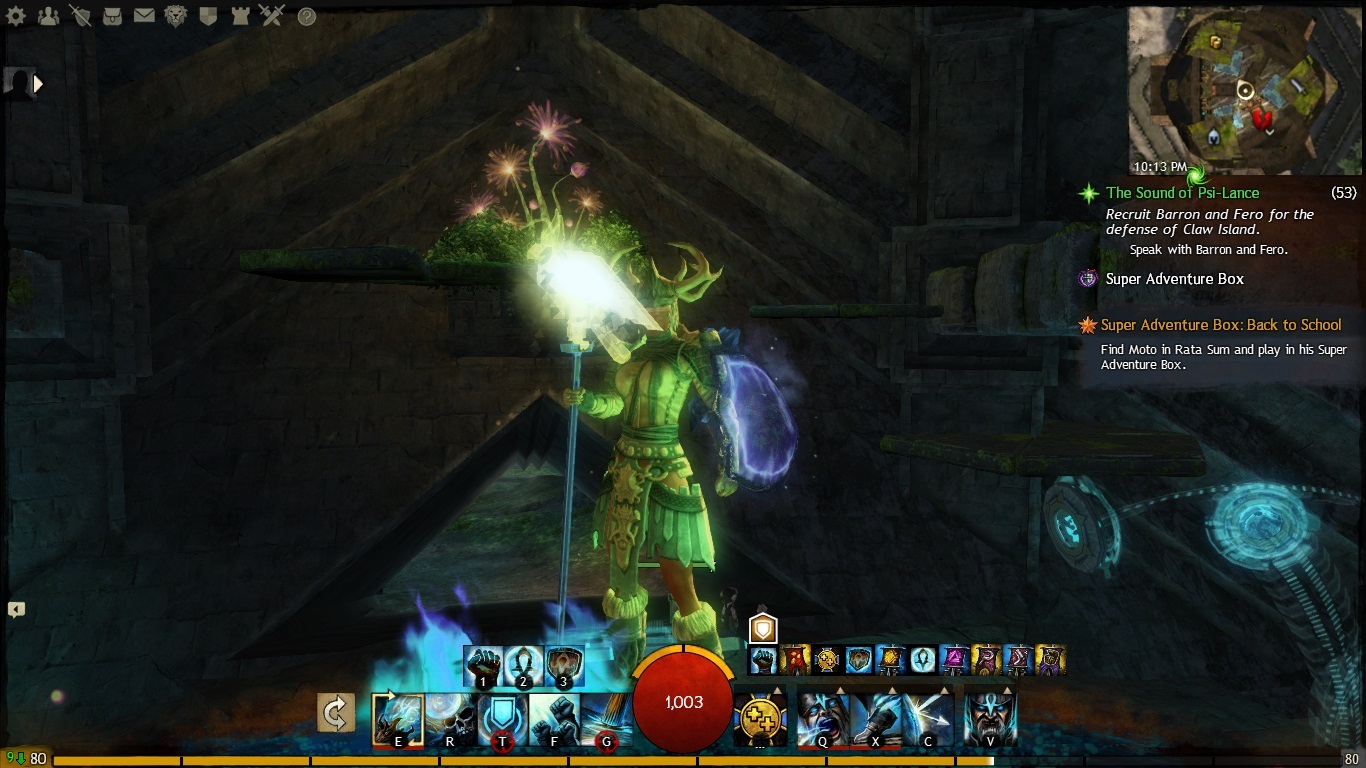Open the PvP crossed swords icon

272,16
